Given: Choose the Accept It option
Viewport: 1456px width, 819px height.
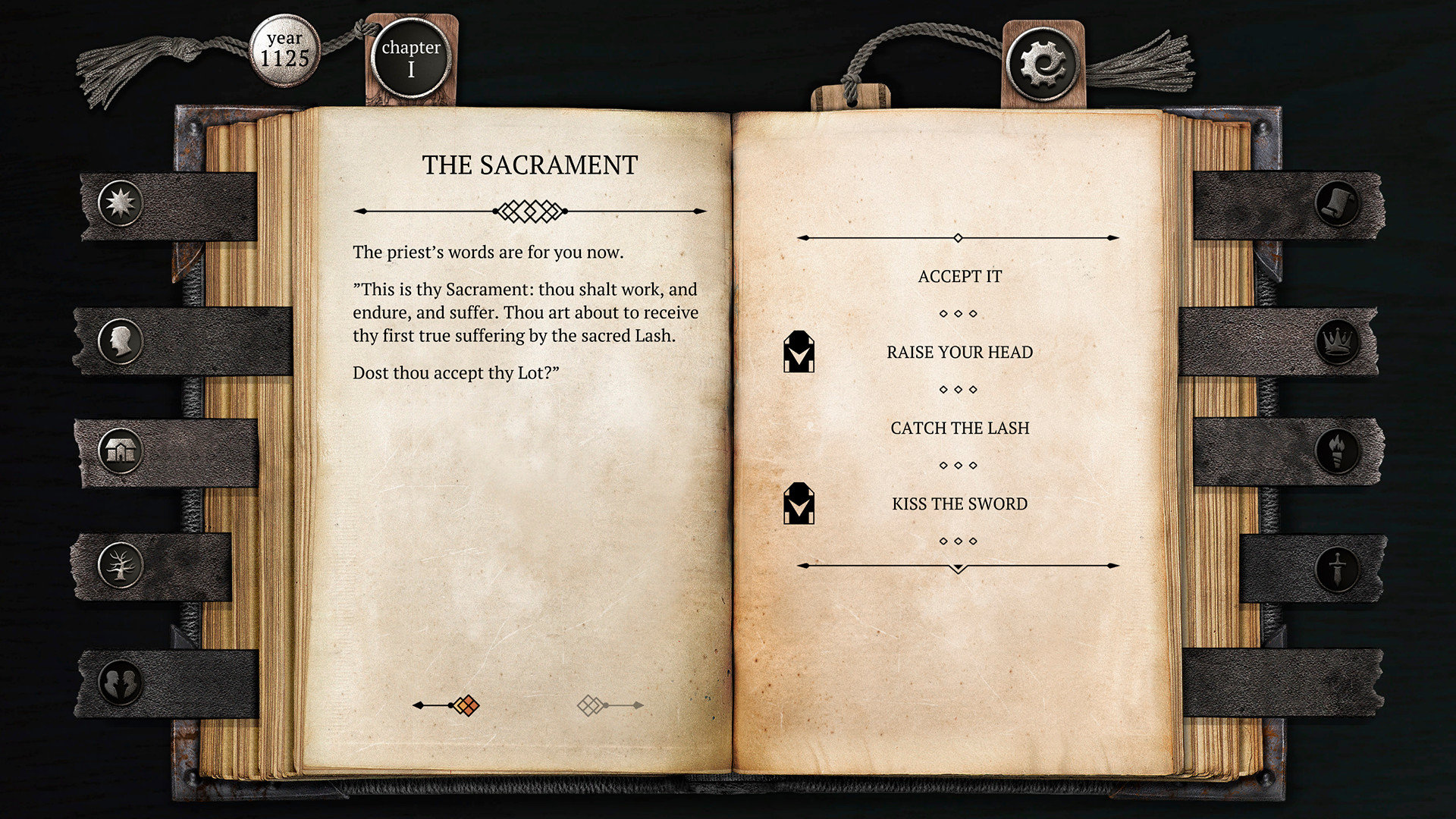Looking at the screenshot, I should tap(959, 276).
